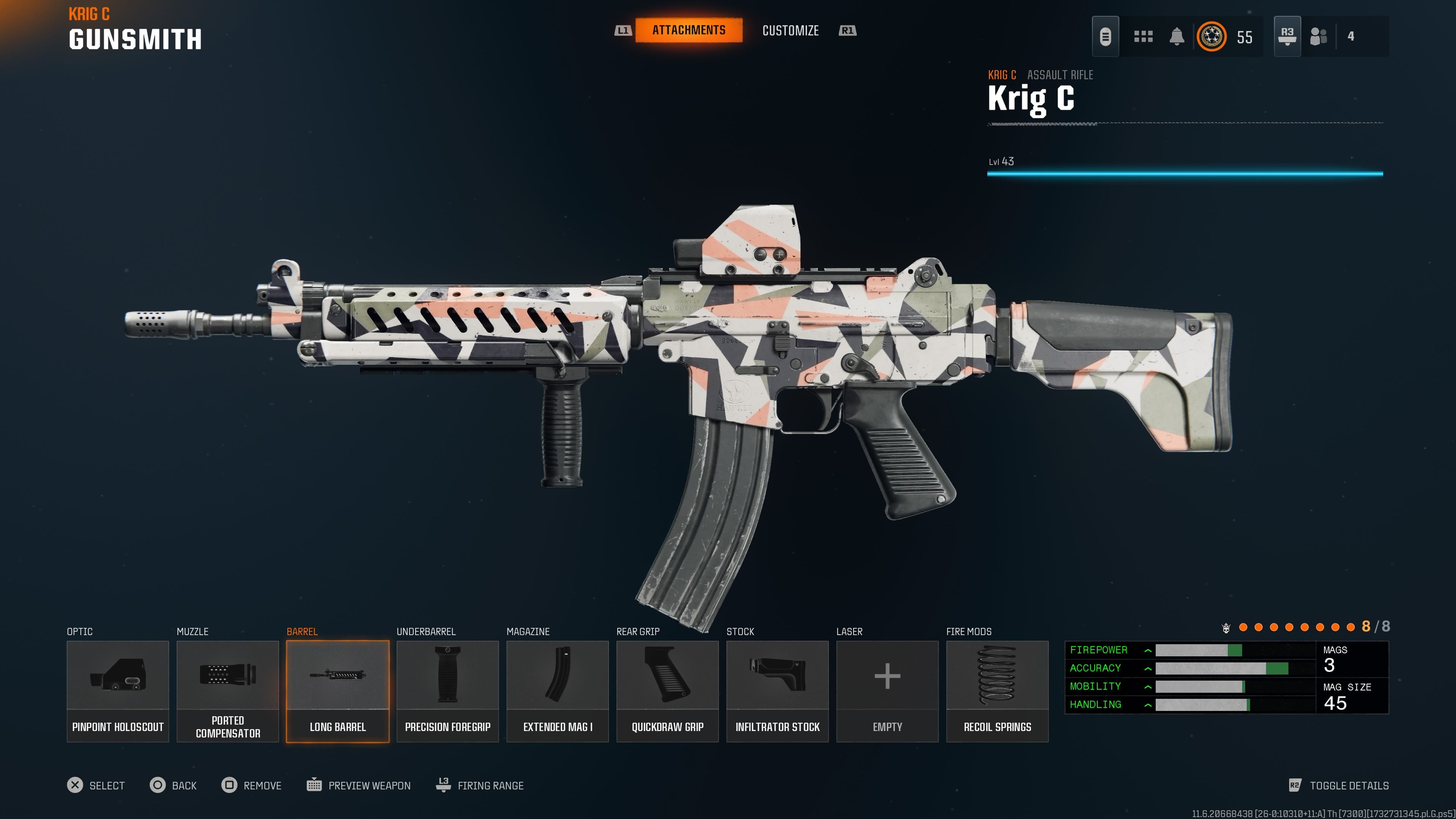The image size is (1456, 819).
Task: Open the Recoil Springs fire mods slot
Action: [x=997, y=691]
